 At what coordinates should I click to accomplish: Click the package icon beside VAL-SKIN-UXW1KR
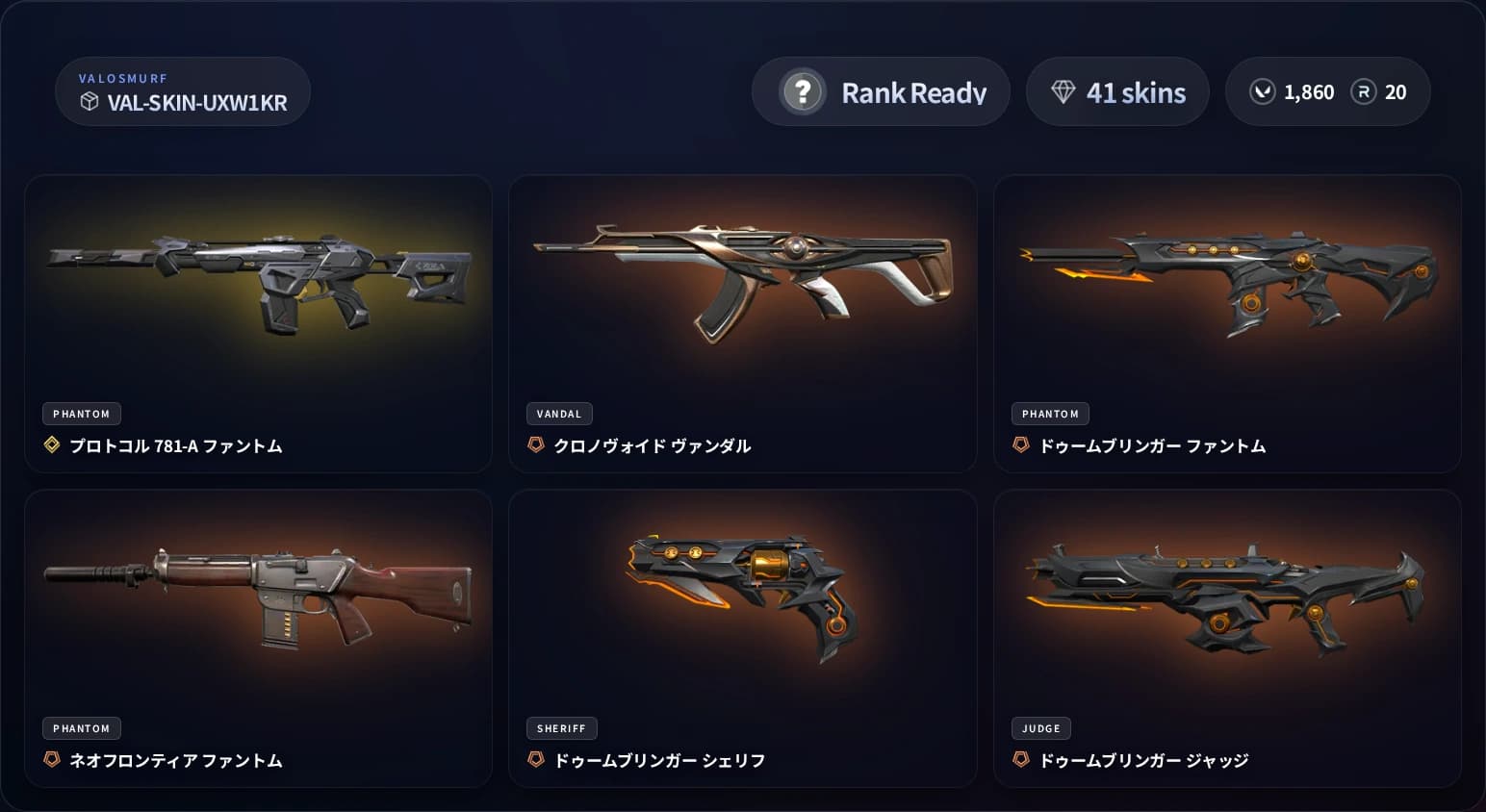[x=90, y=103]
